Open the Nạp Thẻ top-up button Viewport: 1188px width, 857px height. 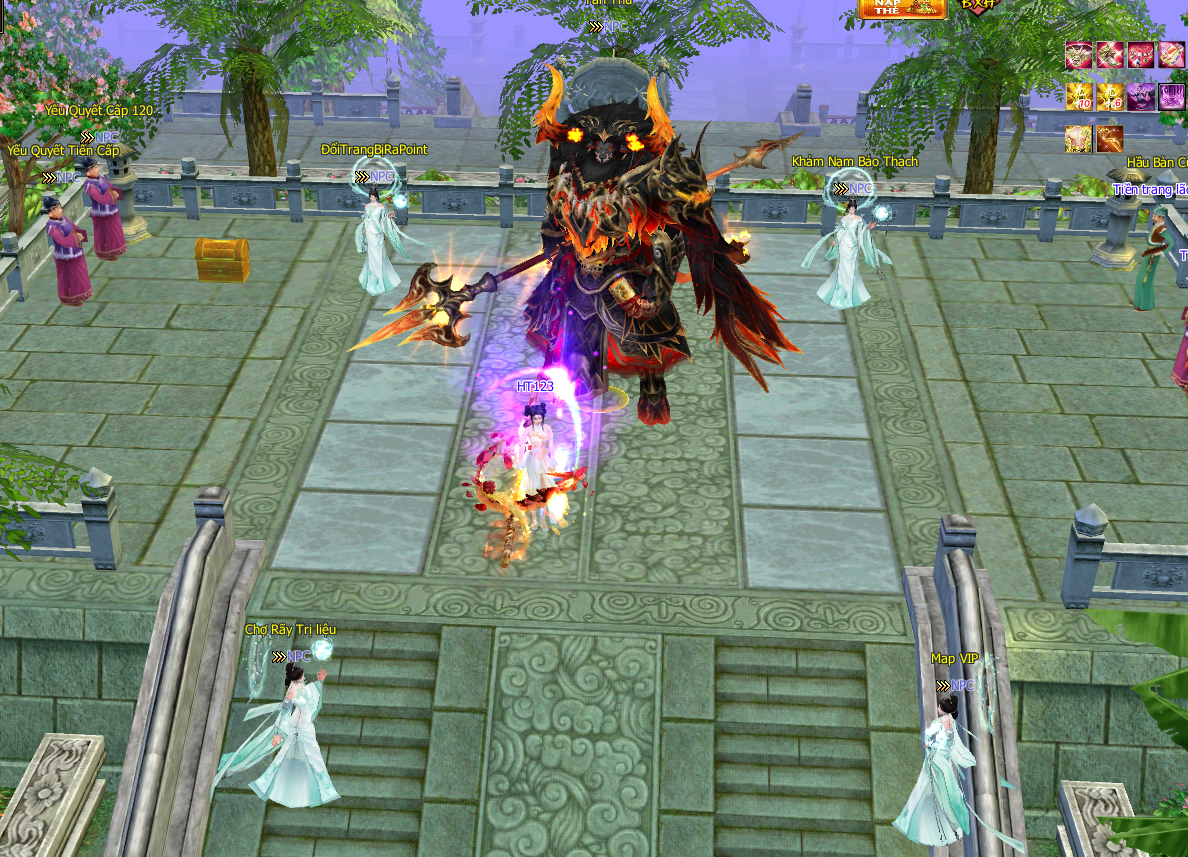click(901, 8)
